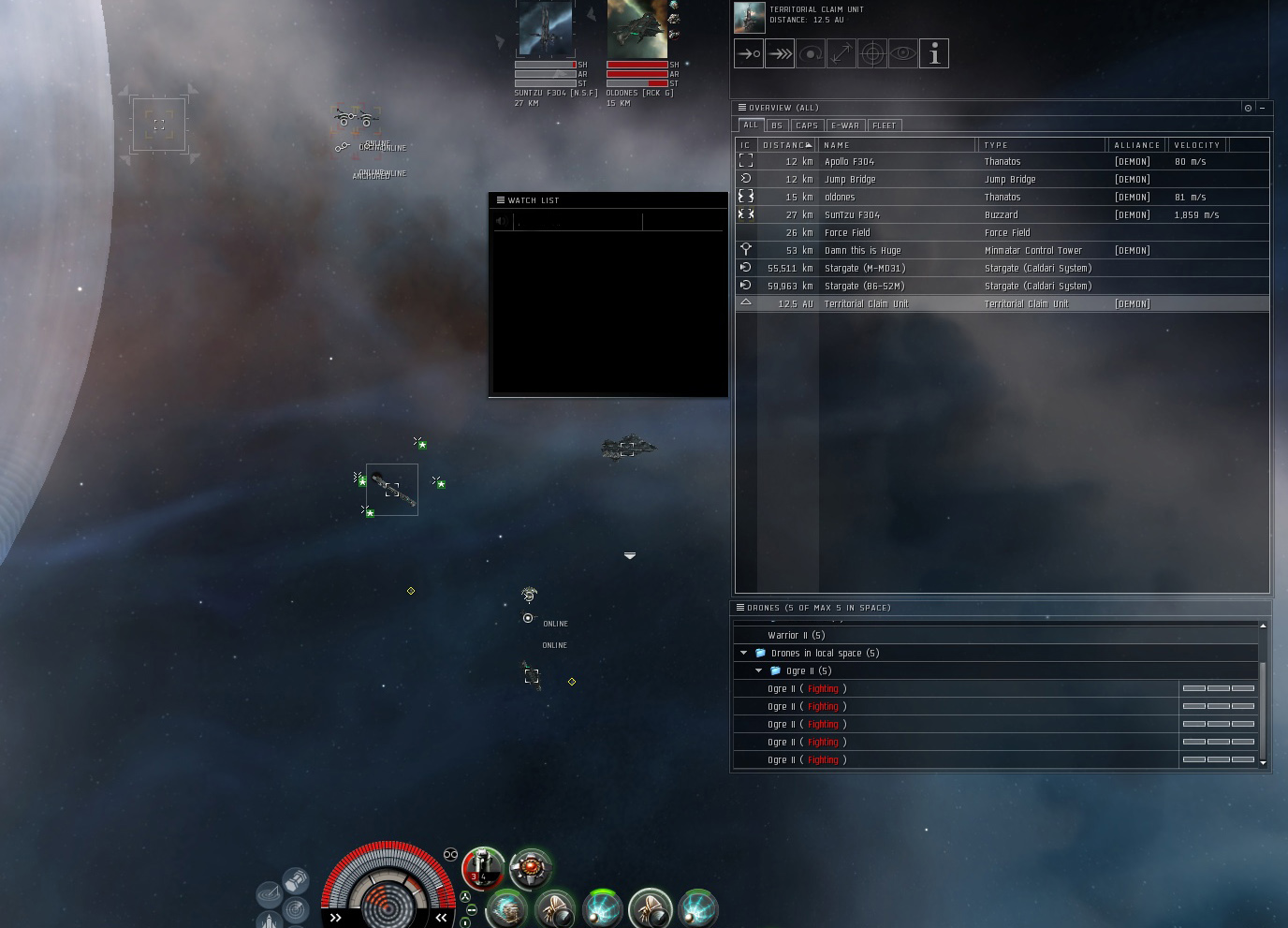The height and width of the screenshot is (928, 1288).
Task: Click the Approach button in selected item panel
Action: click(749, 53)
